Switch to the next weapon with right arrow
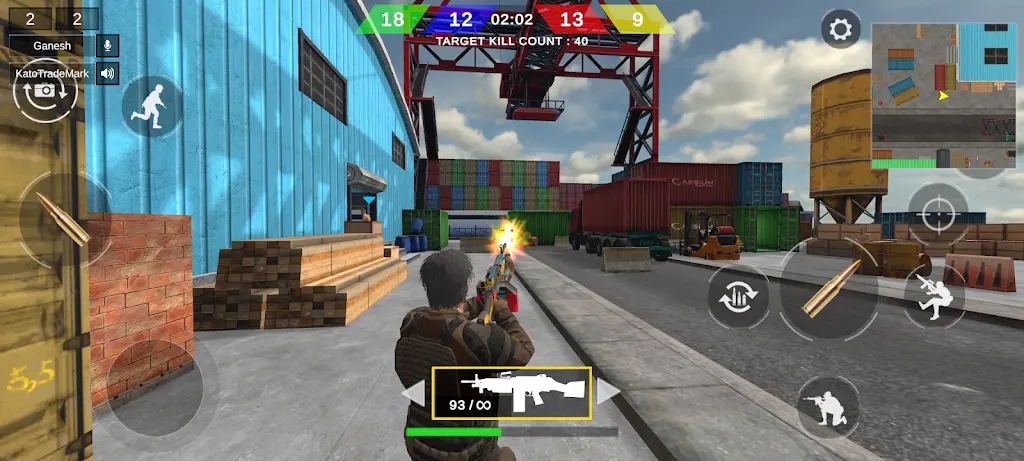Screen dimensions: 1024x461 pyautogui.click(x=609, y=392)
